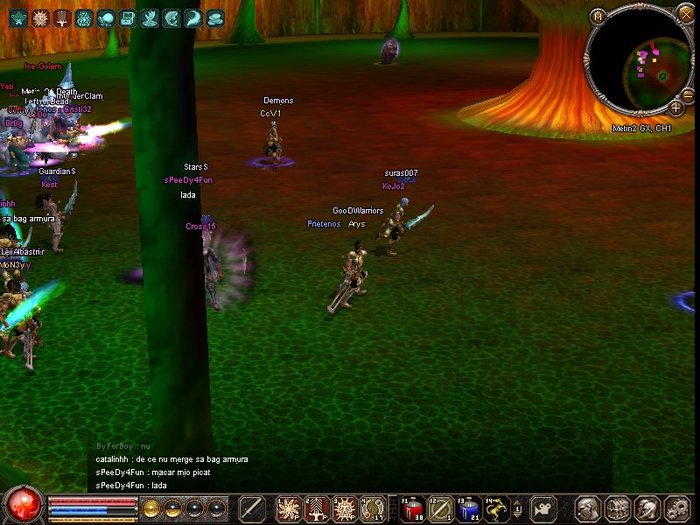
Task: Click the sun-shaped buff icon
Action: tap(41, 18)
